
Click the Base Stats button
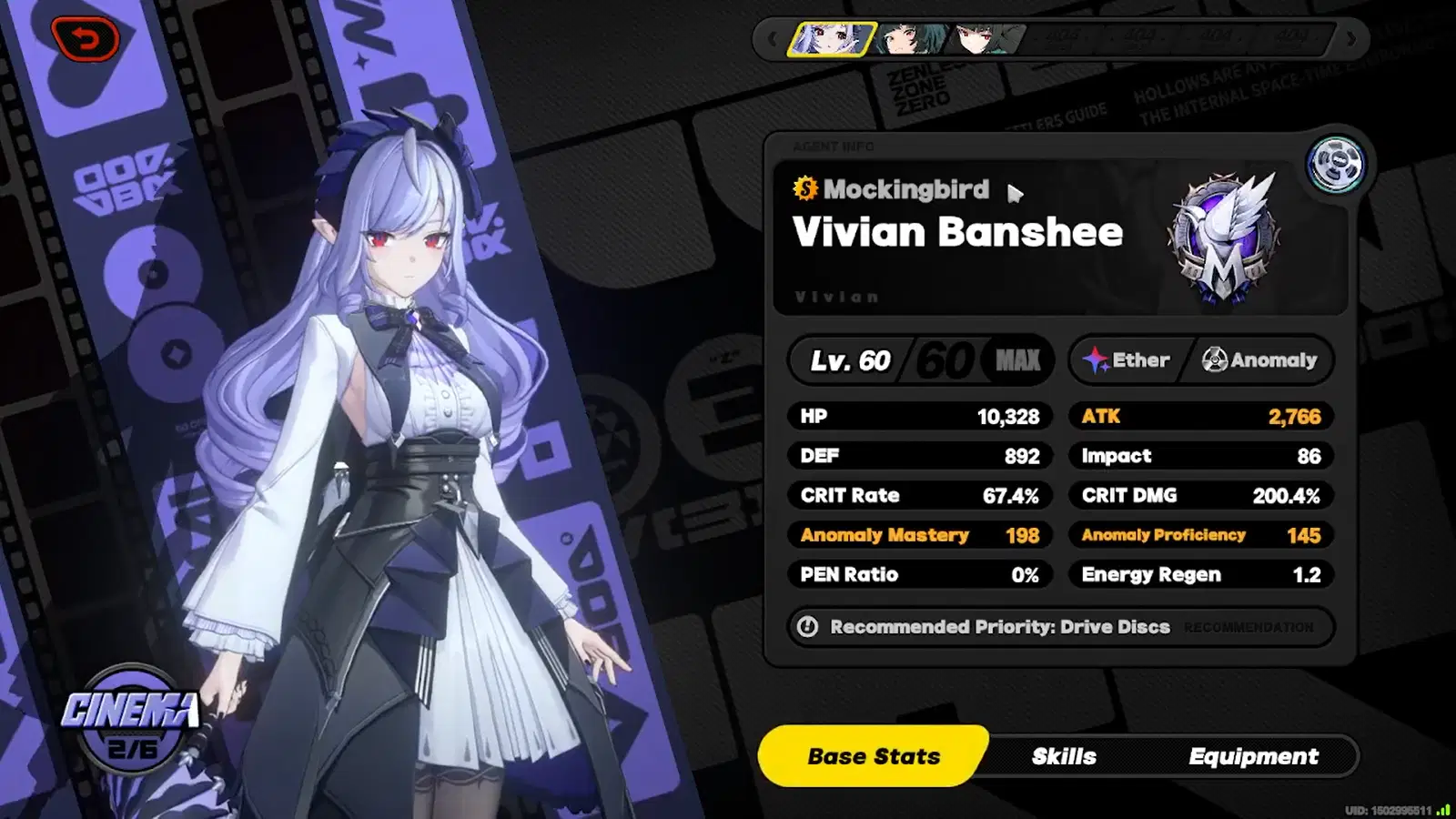(x=874, y=756)
